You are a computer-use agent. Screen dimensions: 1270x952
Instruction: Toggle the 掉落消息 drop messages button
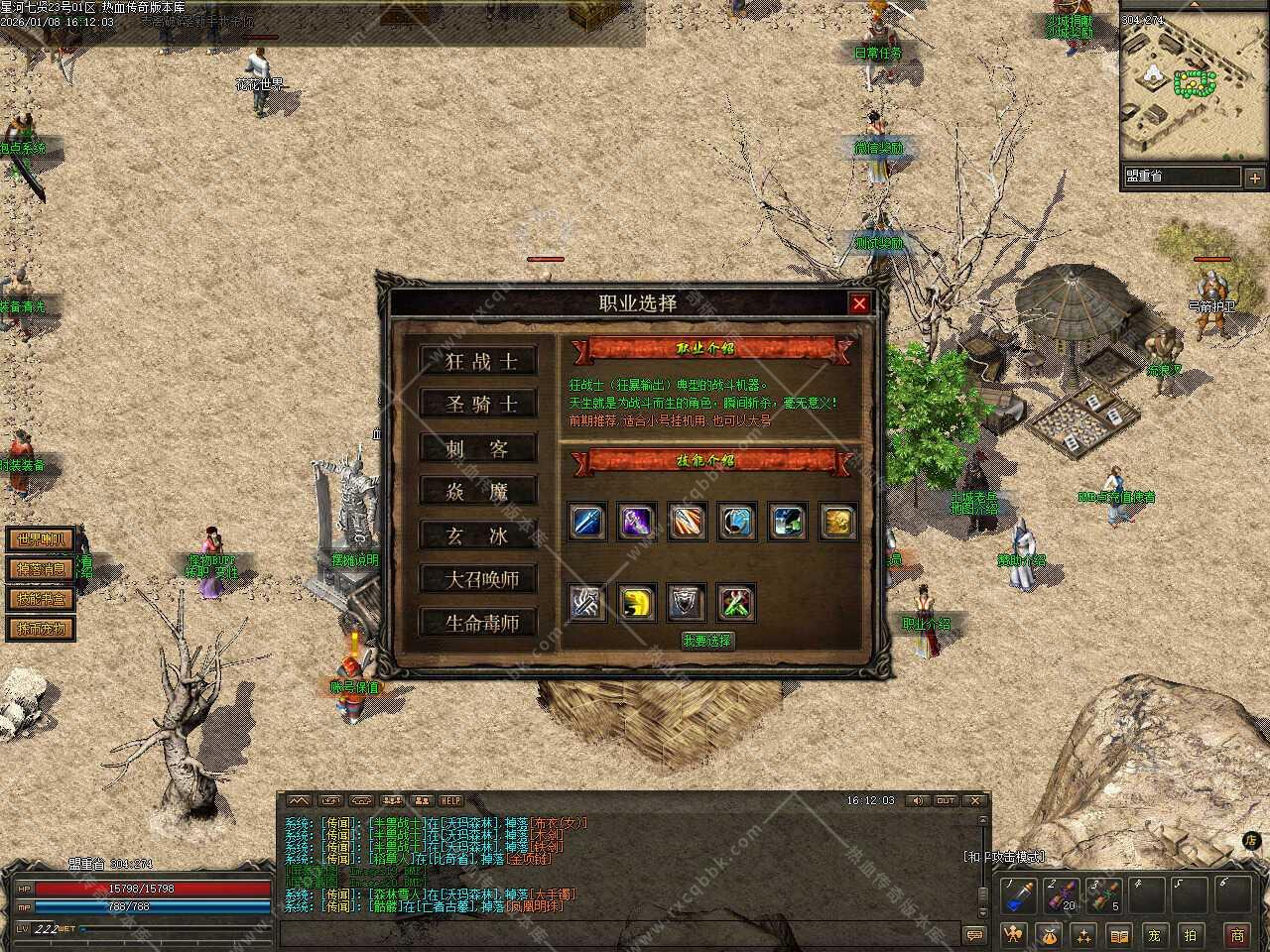click(41, 569)
